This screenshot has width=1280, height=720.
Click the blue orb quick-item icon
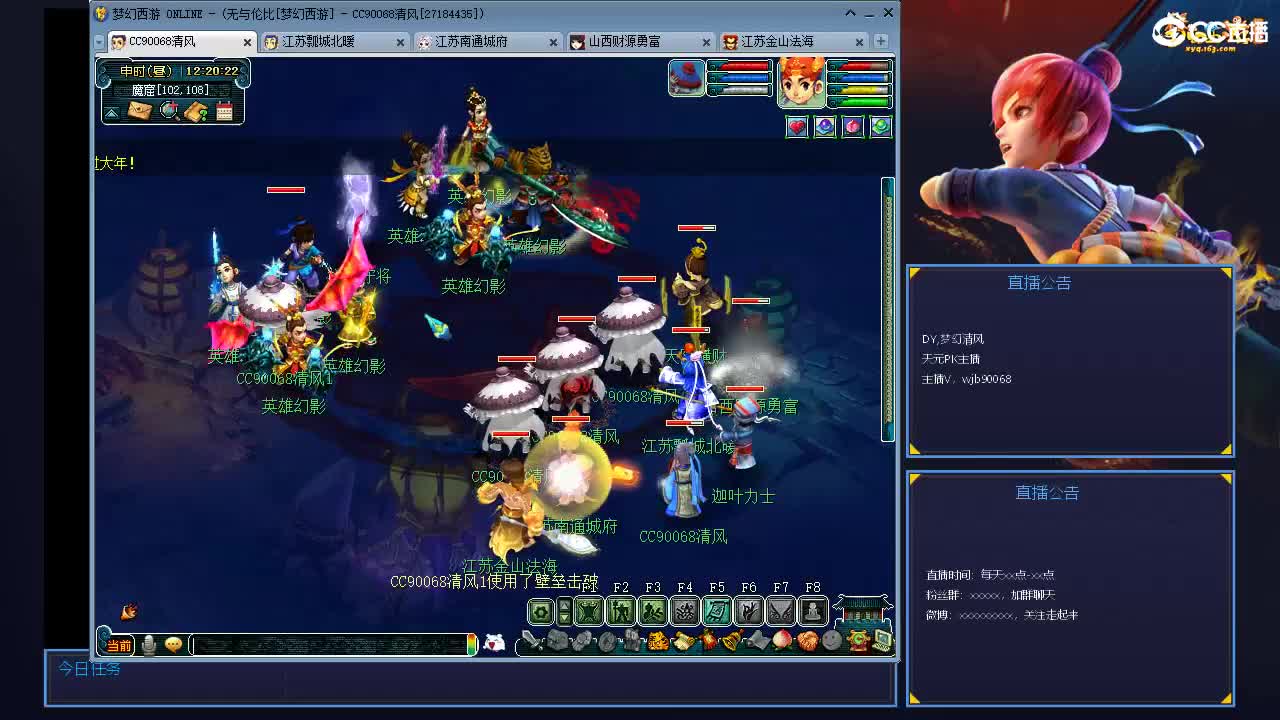(x=826, y=126)
